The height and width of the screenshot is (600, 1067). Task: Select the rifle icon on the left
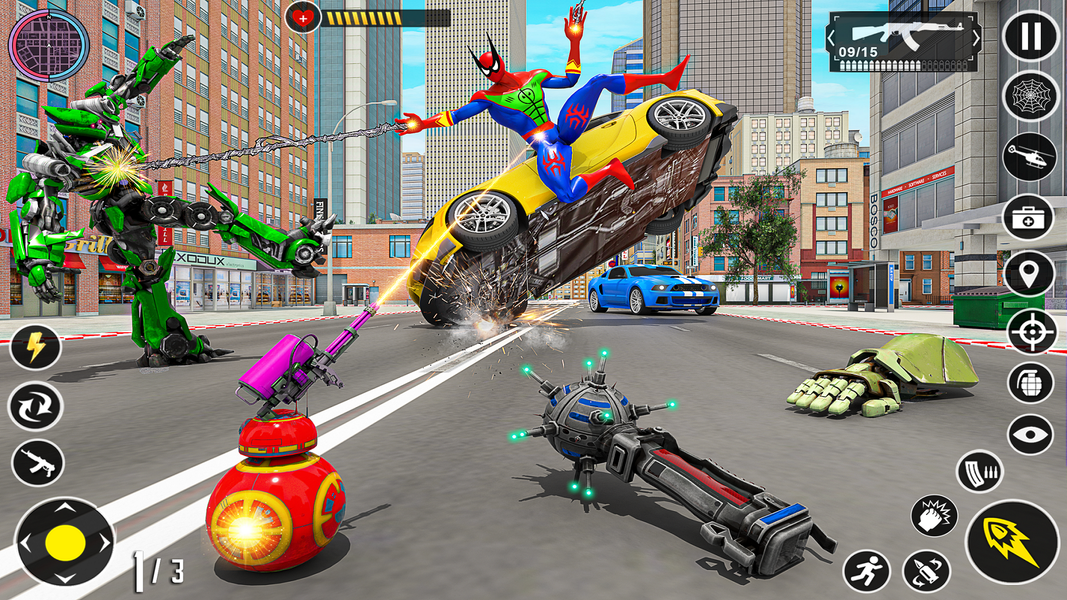click(37, 462)
